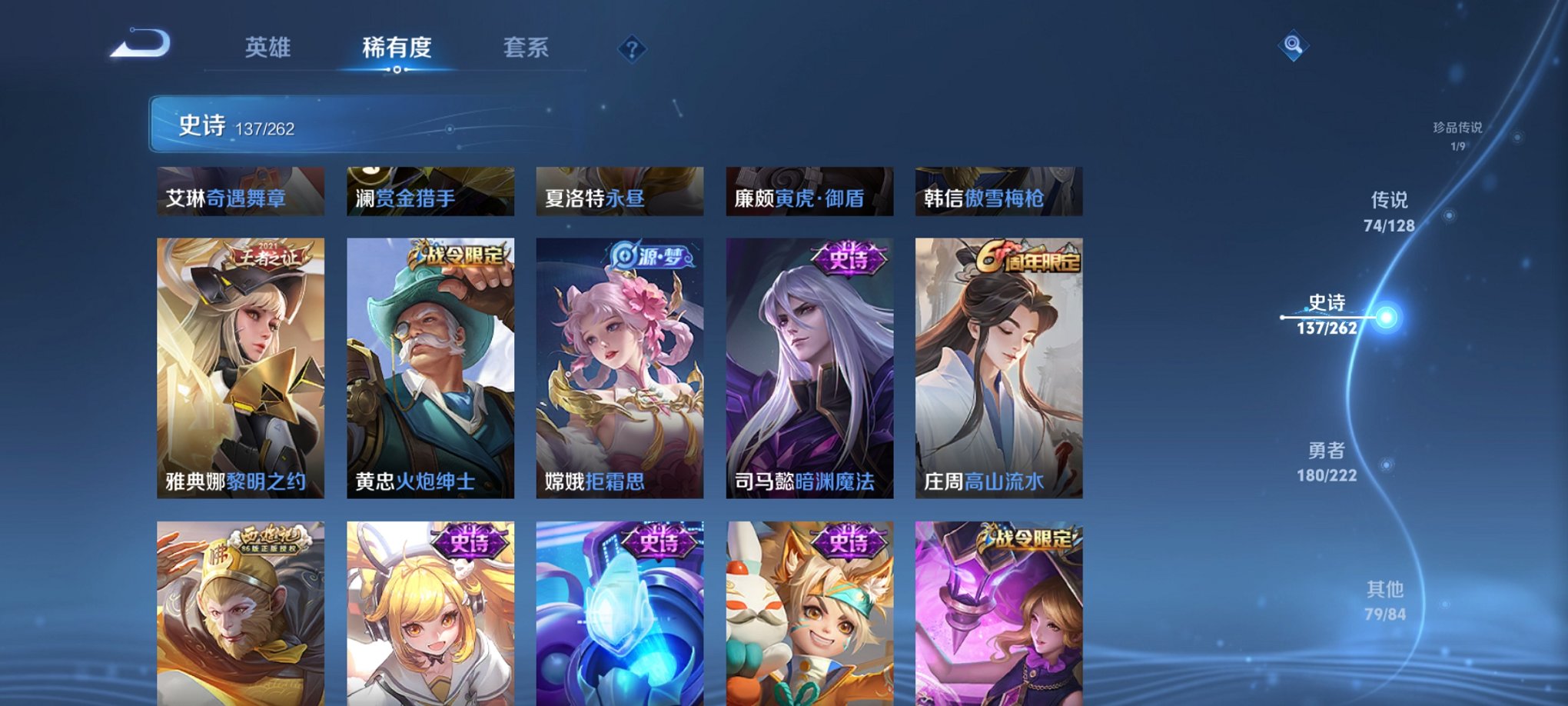Click the back arrow in top-left corner
The height and width of the screenshot is (706, 1568).
coord(142,46)
